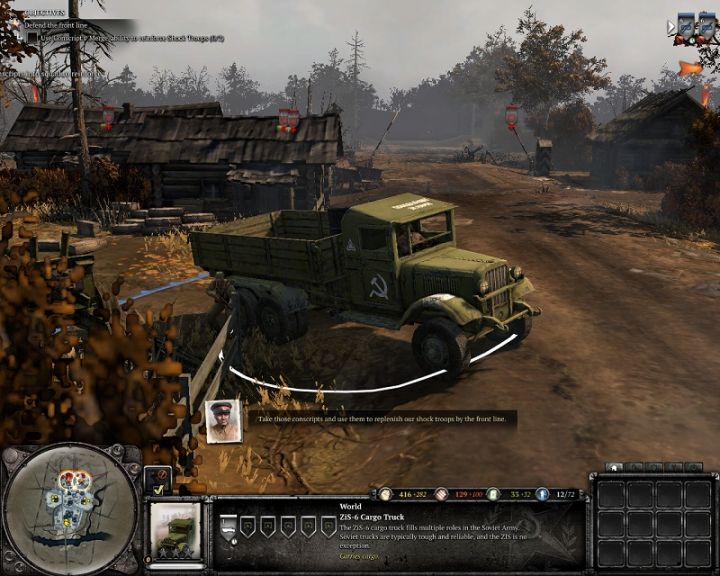Click the Soviet officer portrait
The width and height of the screenshot is (720, 576).
click(x=222, y=420)
